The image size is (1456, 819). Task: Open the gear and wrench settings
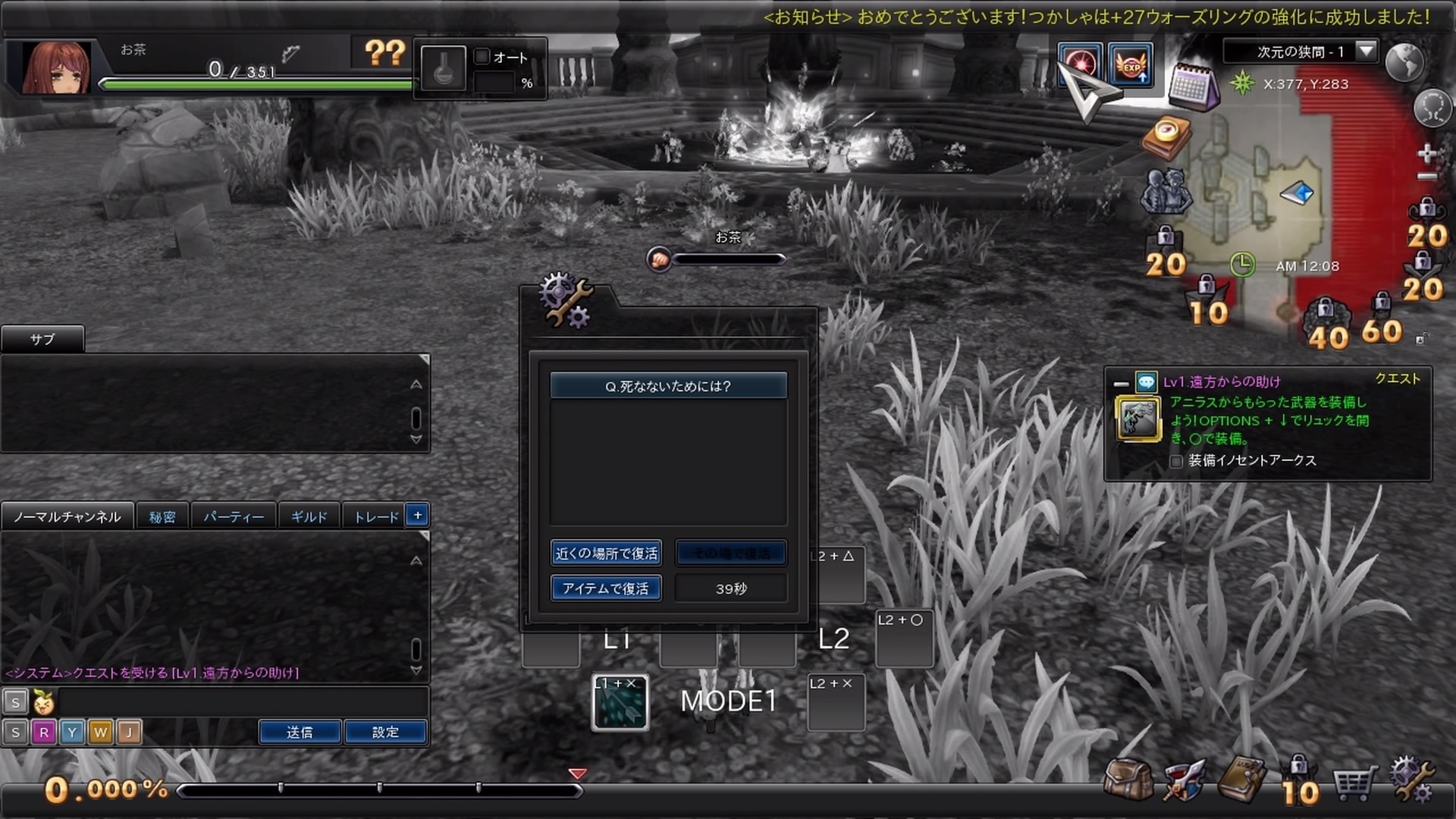point(1411,780)
